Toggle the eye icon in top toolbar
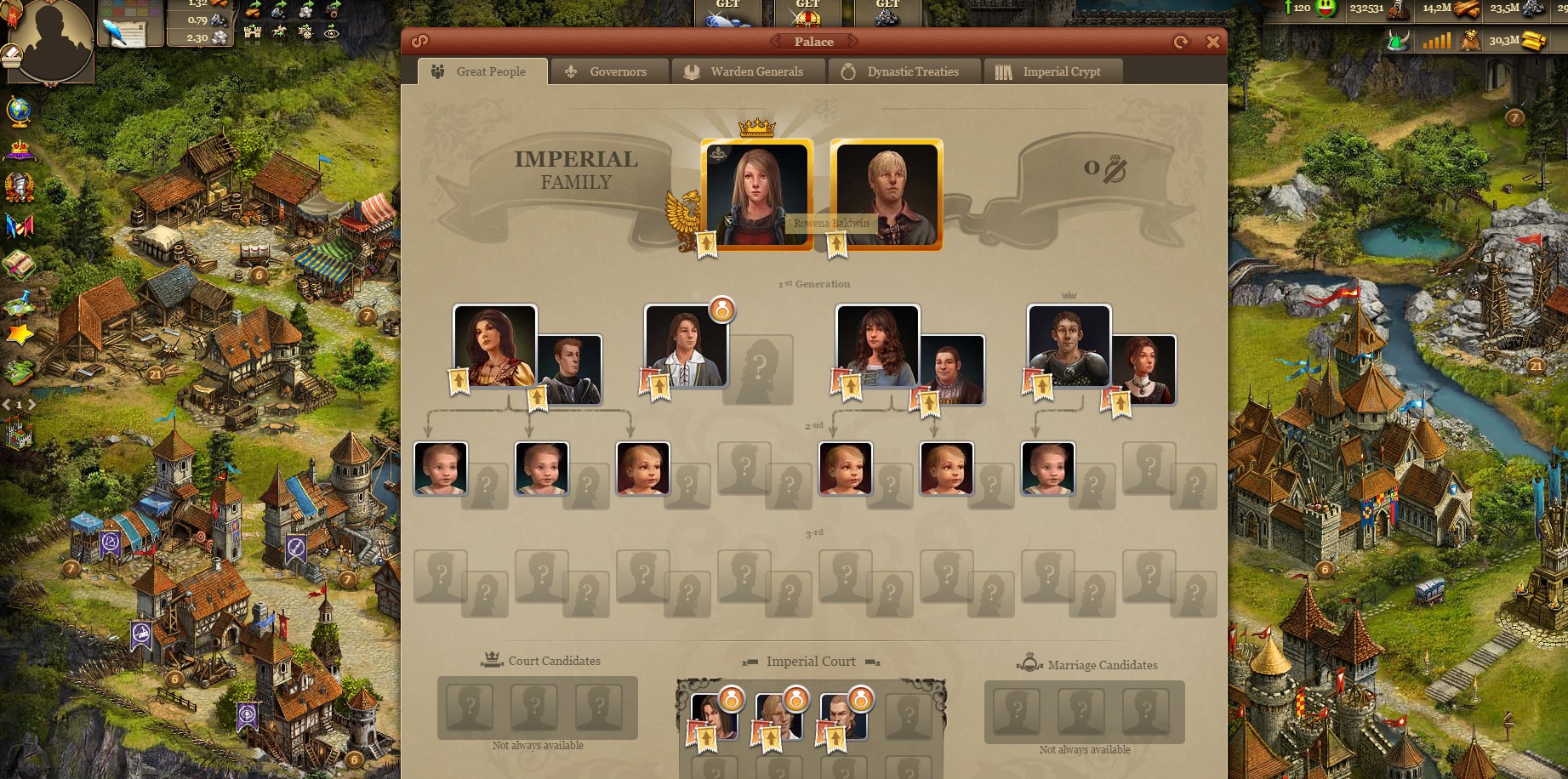 click(x=331, y=34)
